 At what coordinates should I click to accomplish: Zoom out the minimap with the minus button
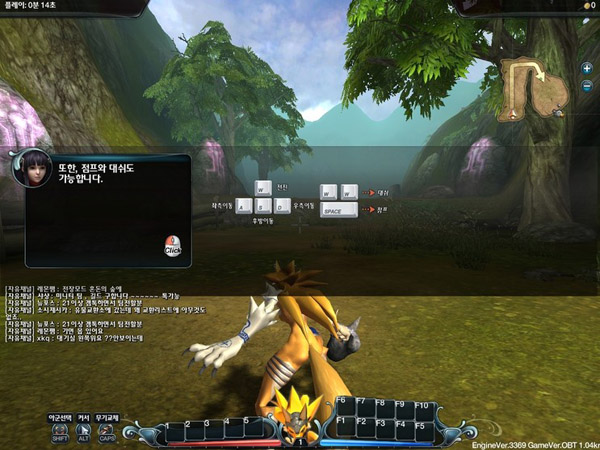coord(587,85)
